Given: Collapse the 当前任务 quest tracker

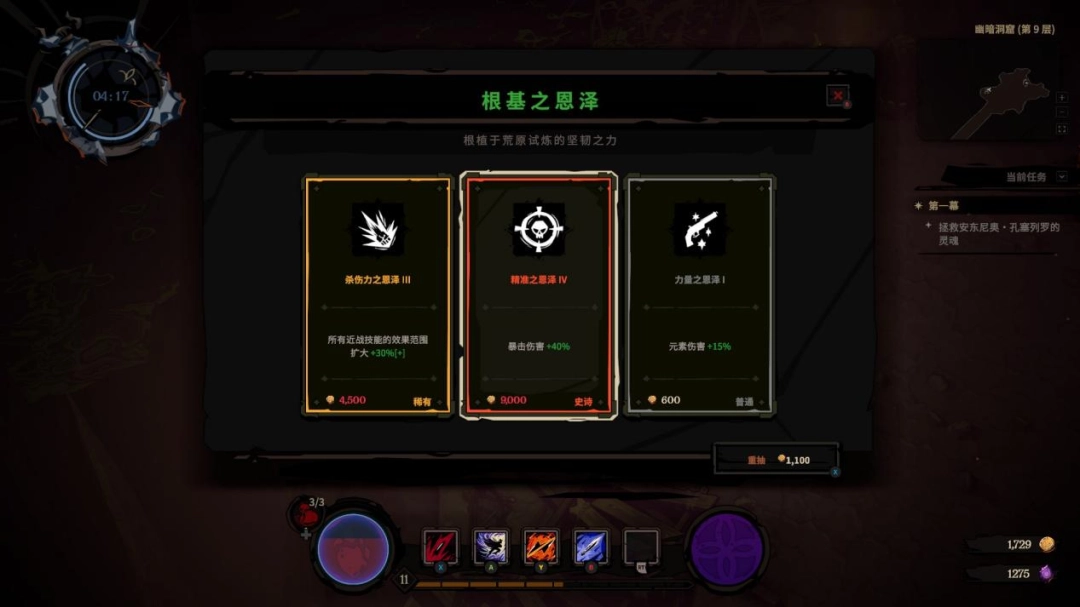Looking at the screenshot, I should (1062, 177).
